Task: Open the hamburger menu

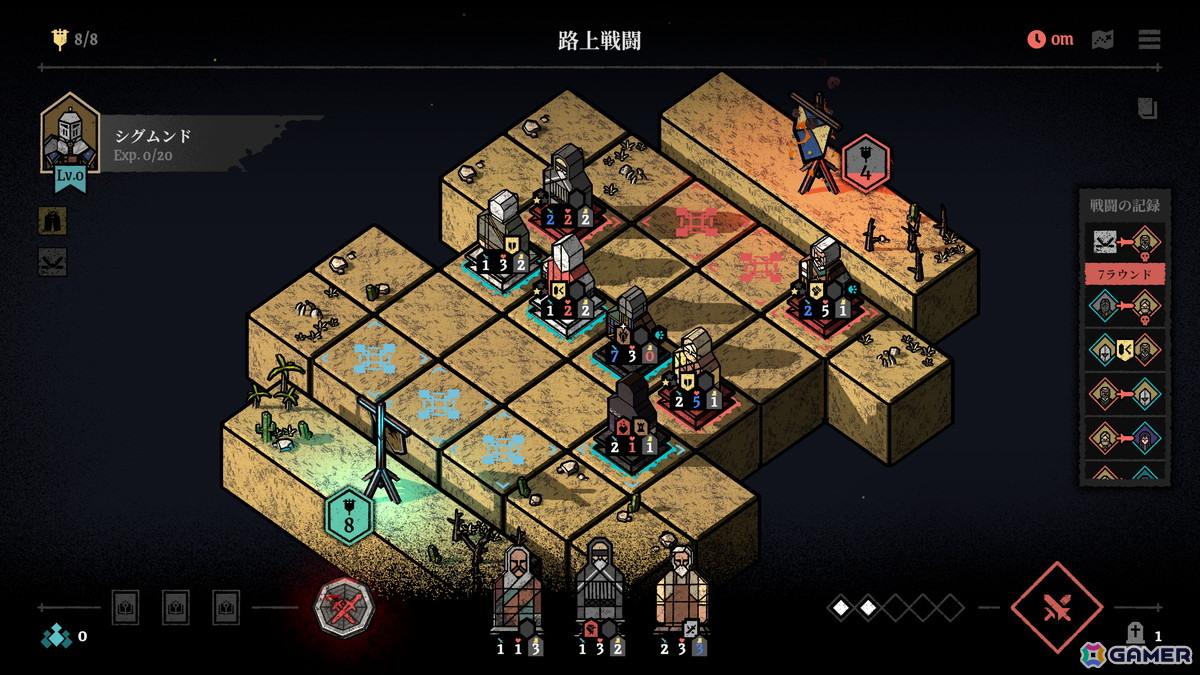Action: click(1149, 40)
